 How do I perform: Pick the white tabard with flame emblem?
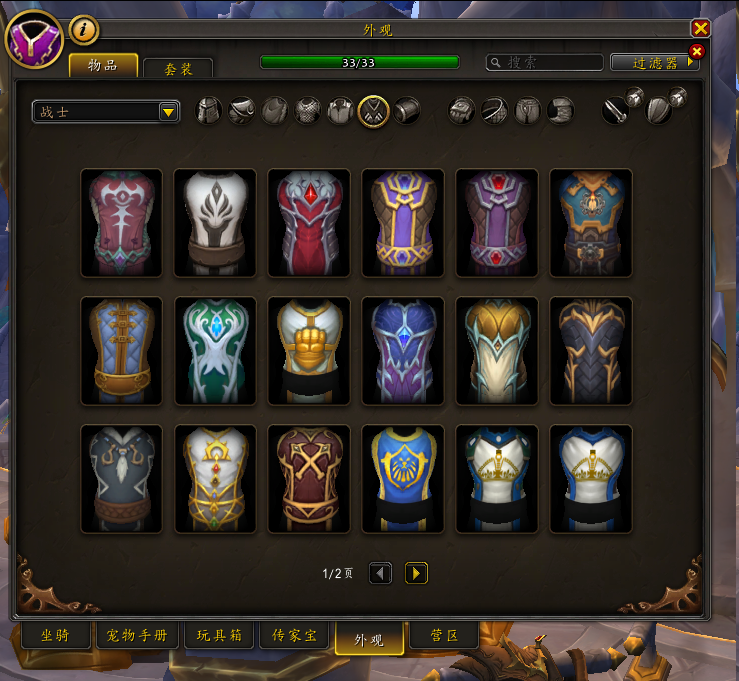(215, 222)
